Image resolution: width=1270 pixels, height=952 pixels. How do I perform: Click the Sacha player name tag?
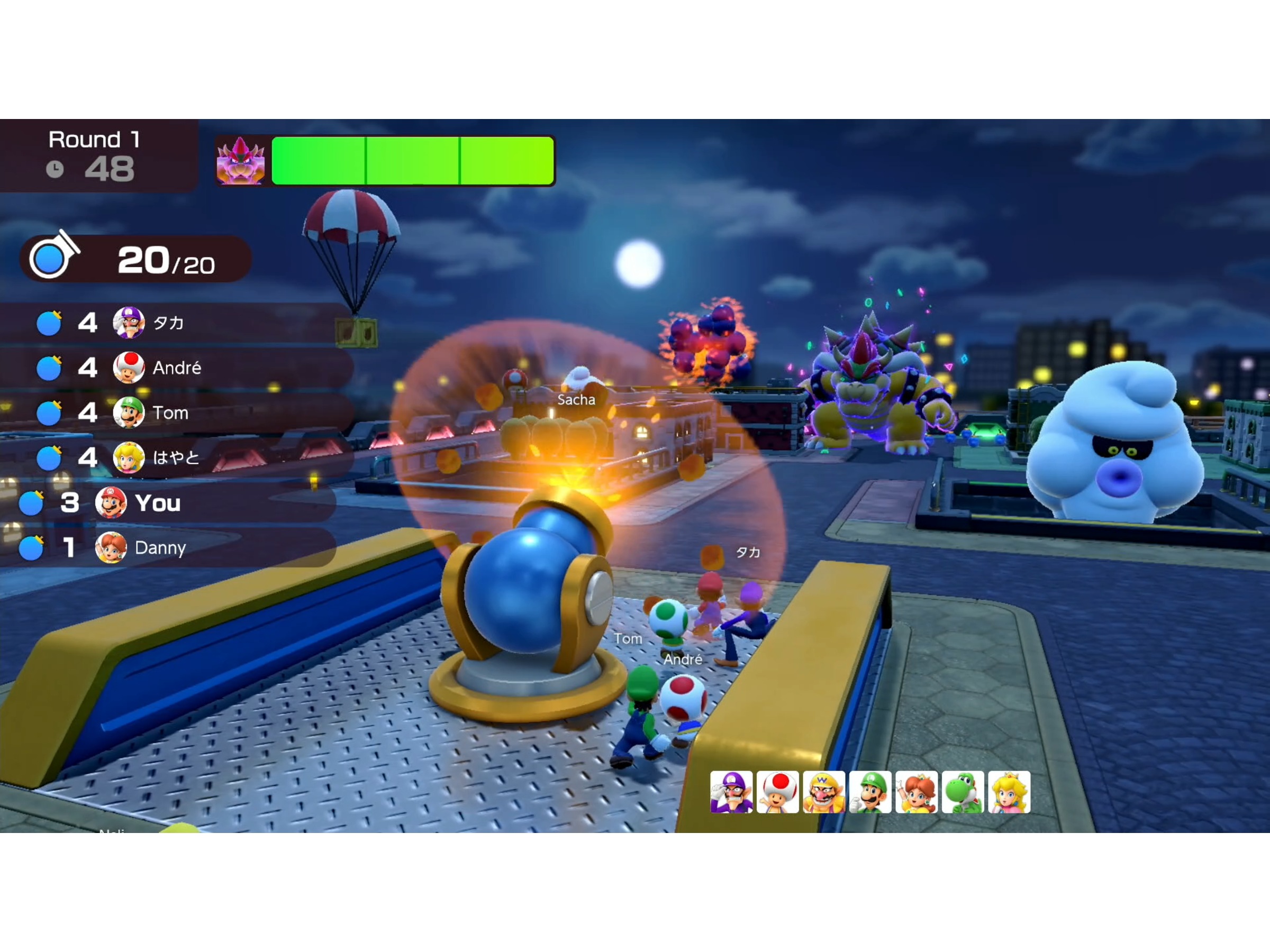tap(576, 400)
